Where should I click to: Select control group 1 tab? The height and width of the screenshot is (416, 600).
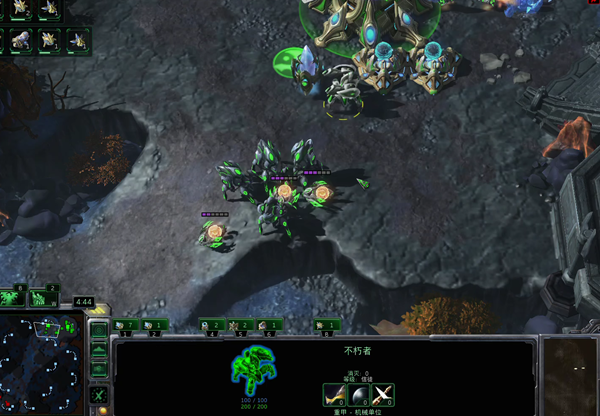tap(125, 324)
